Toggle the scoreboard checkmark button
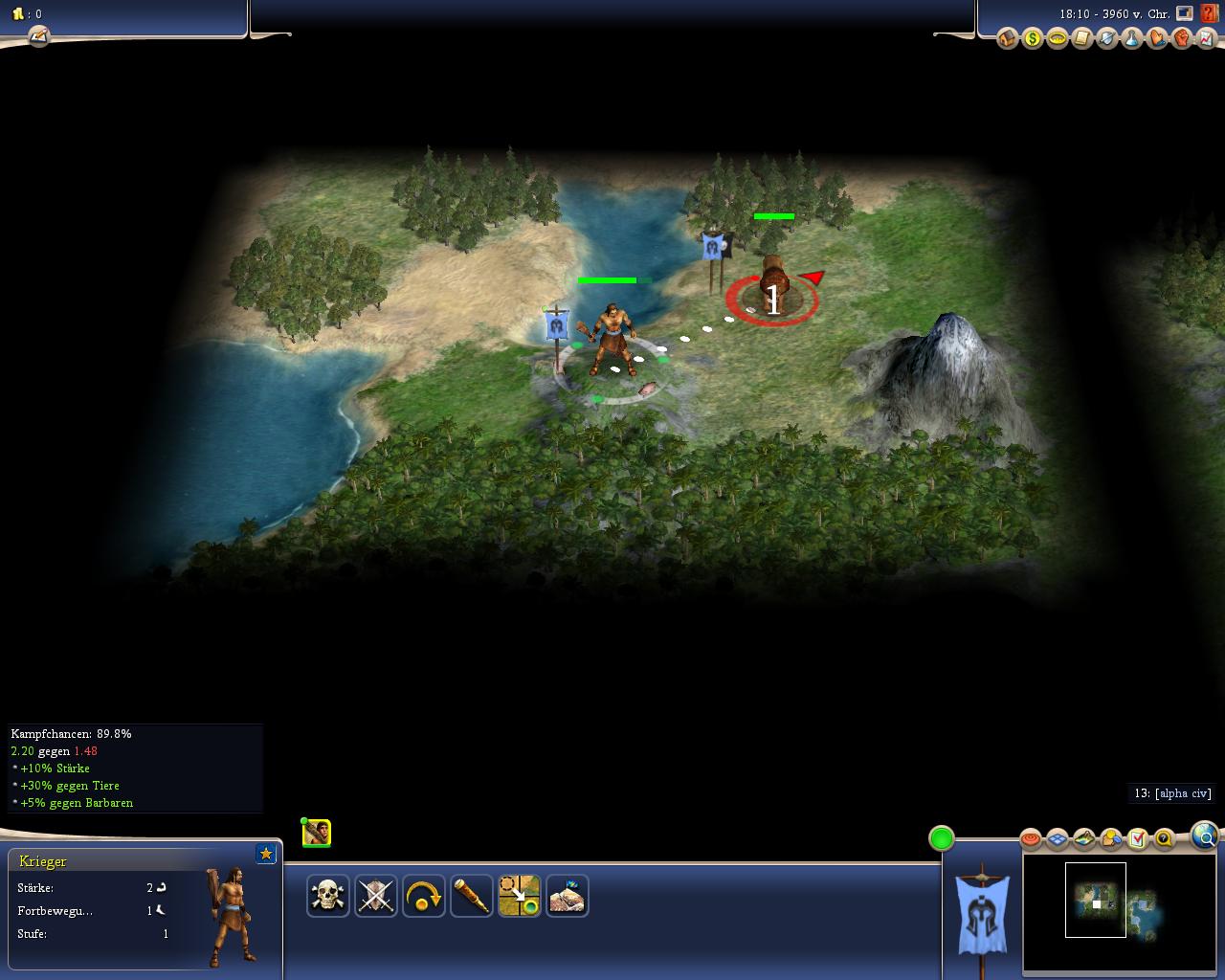Image resolution: width=1225 pixels, height=980 pixels. coord(1137,839)
